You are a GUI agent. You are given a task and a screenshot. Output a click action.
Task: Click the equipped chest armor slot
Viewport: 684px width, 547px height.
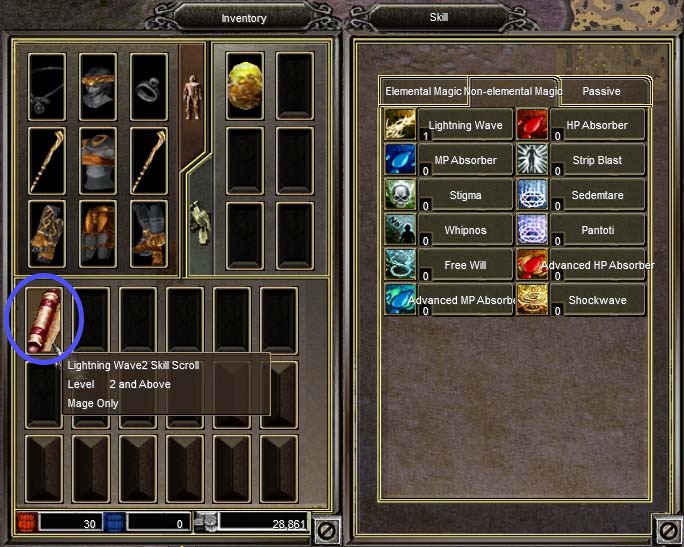click(x=98, y=159)
